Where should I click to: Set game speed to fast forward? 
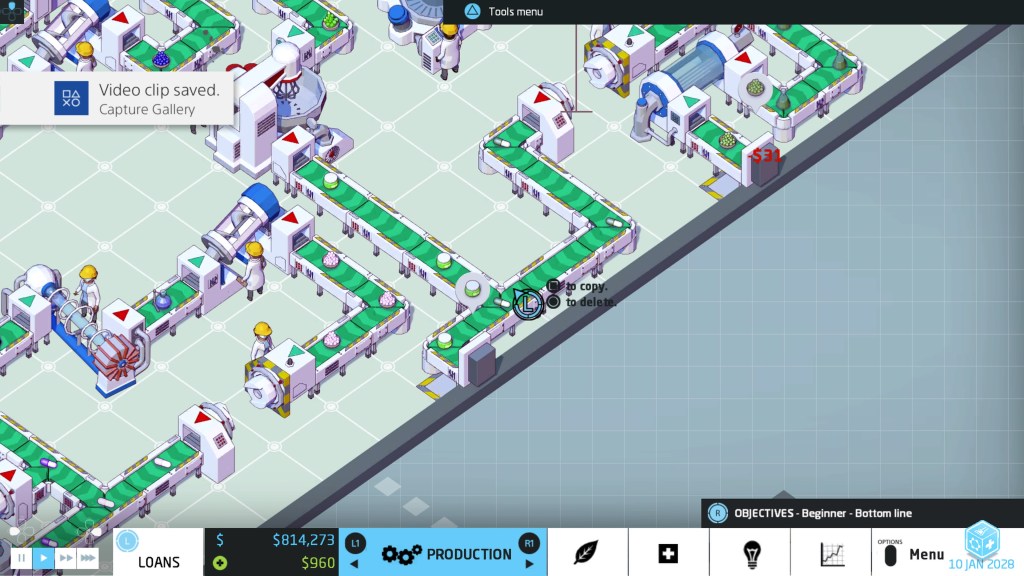(x=66, y=558)
